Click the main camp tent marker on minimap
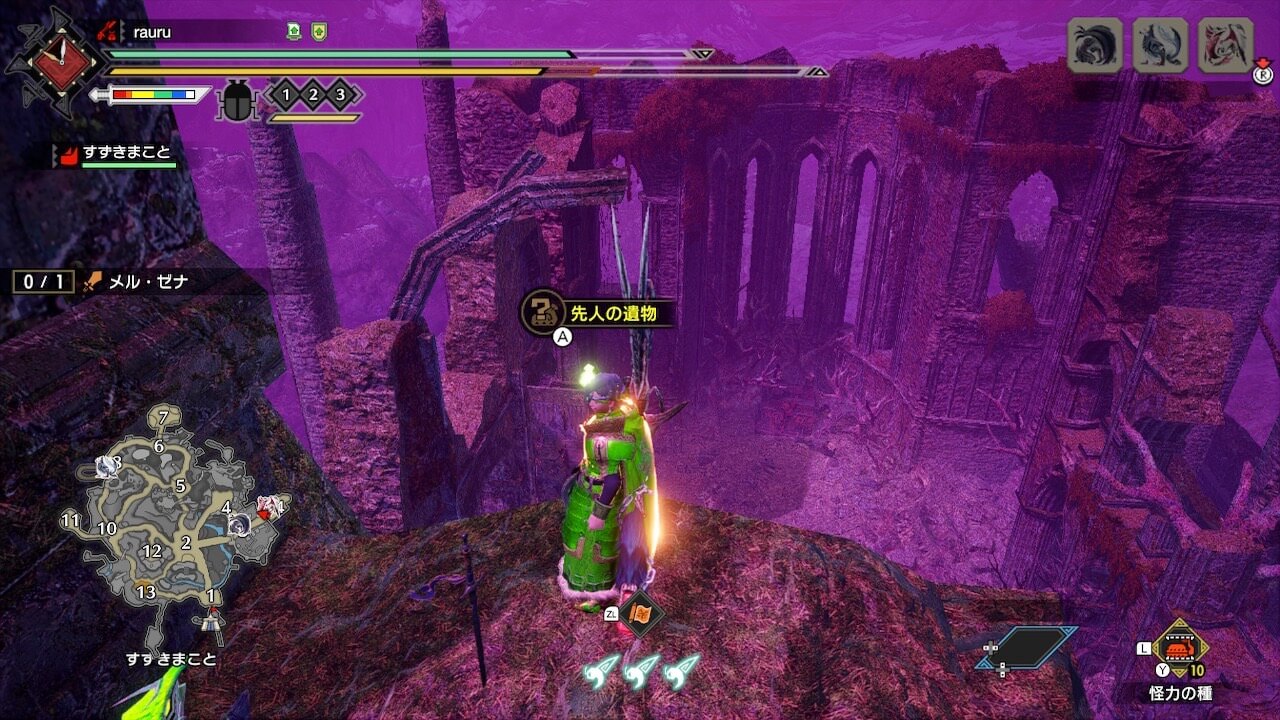The height and width of the screenshot is (720, 1280). [x=212, y=621]
